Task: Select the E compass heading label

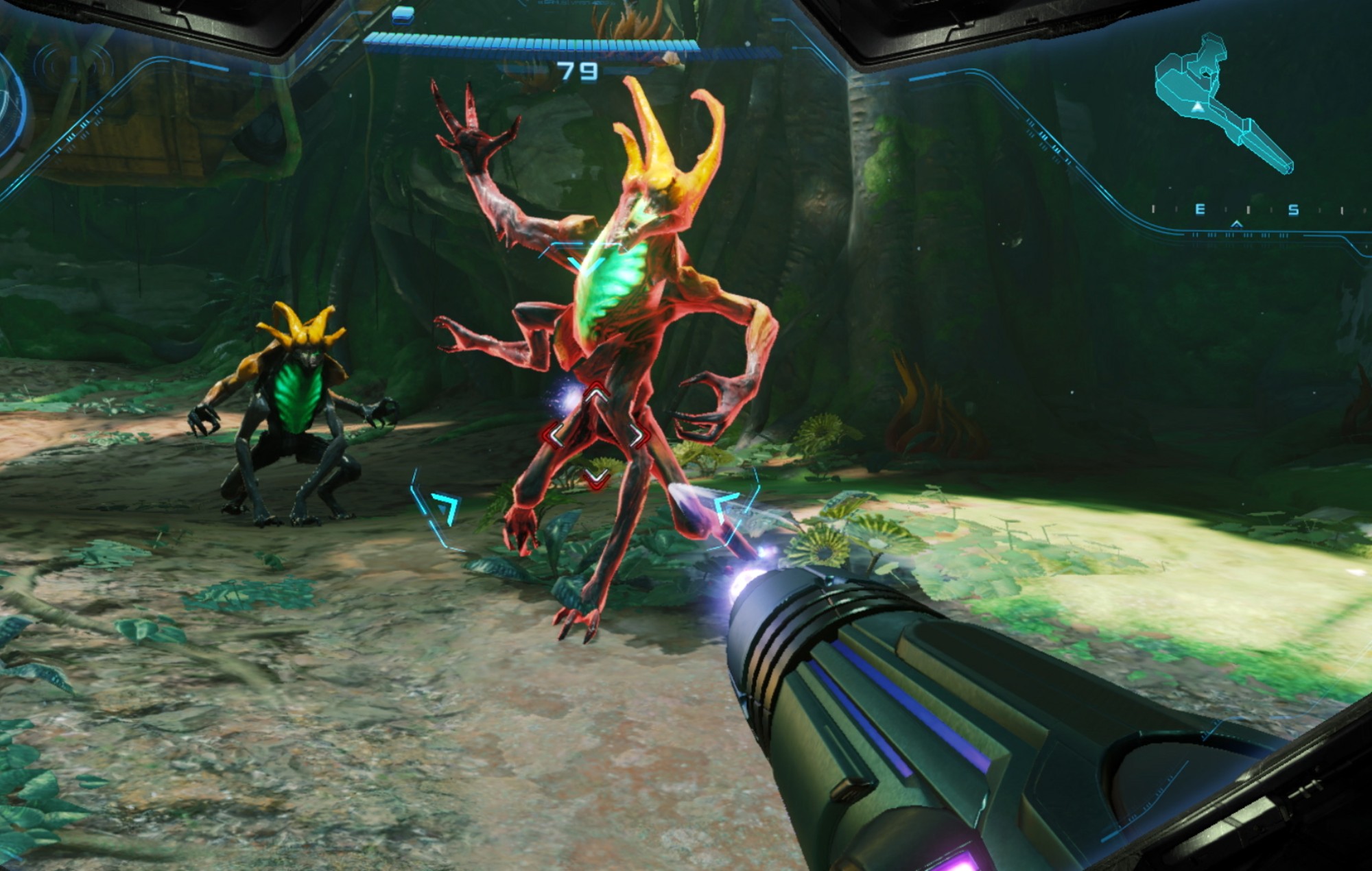Action: [1200, 209]
